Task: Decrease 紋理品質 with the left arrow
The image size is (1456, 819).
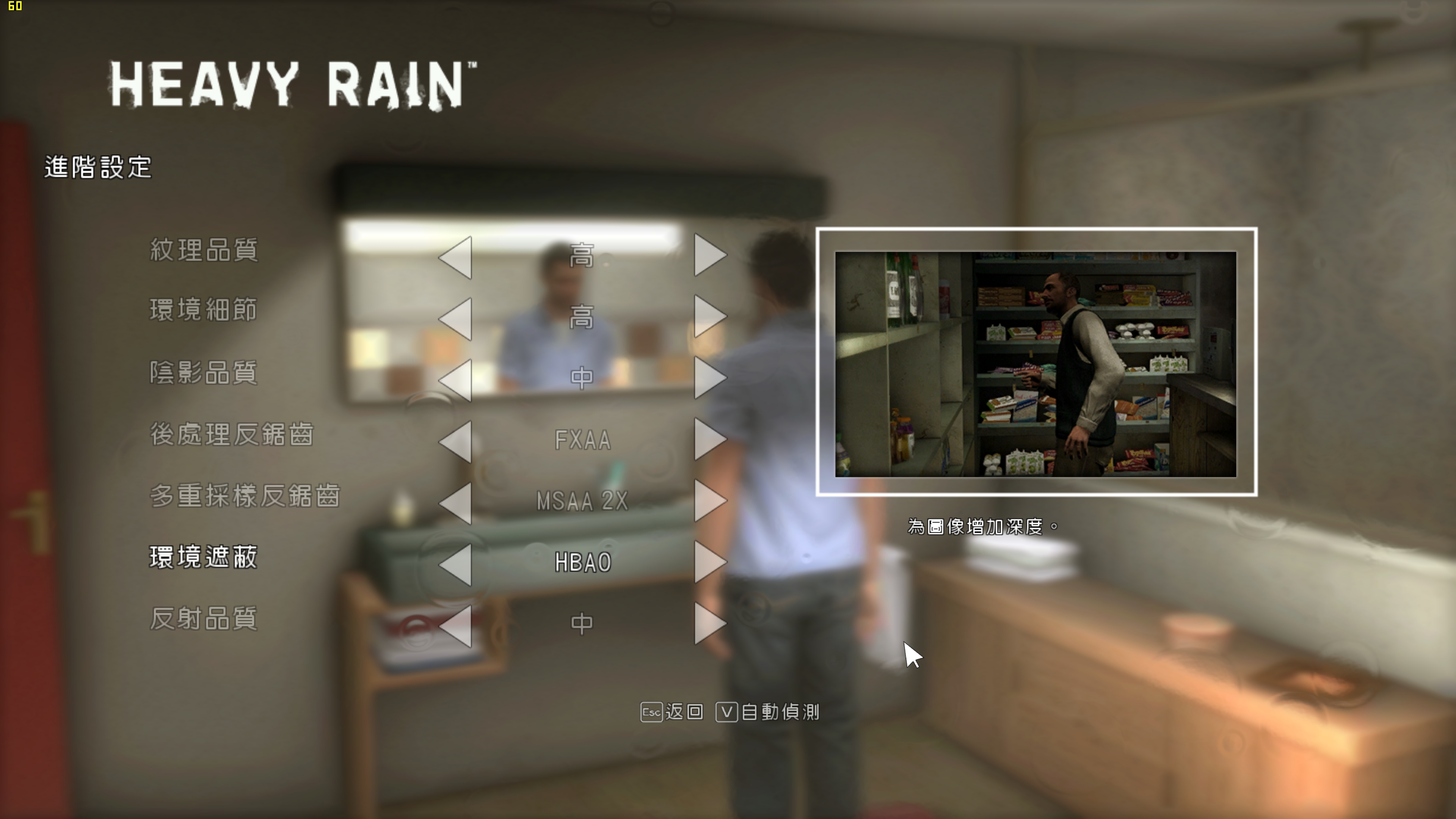Action: pos(455,256)
